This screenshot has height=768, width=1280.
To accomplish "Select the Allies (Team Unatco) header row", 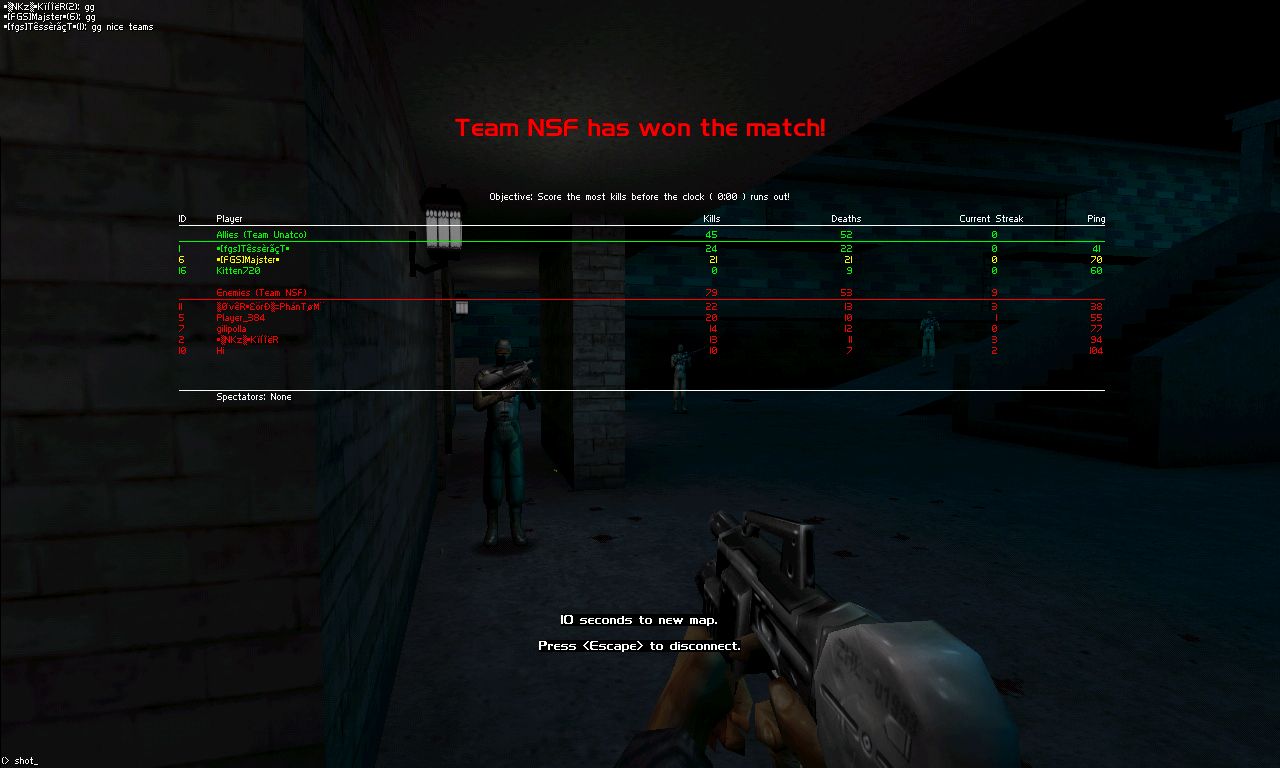I will coord(261,234).
